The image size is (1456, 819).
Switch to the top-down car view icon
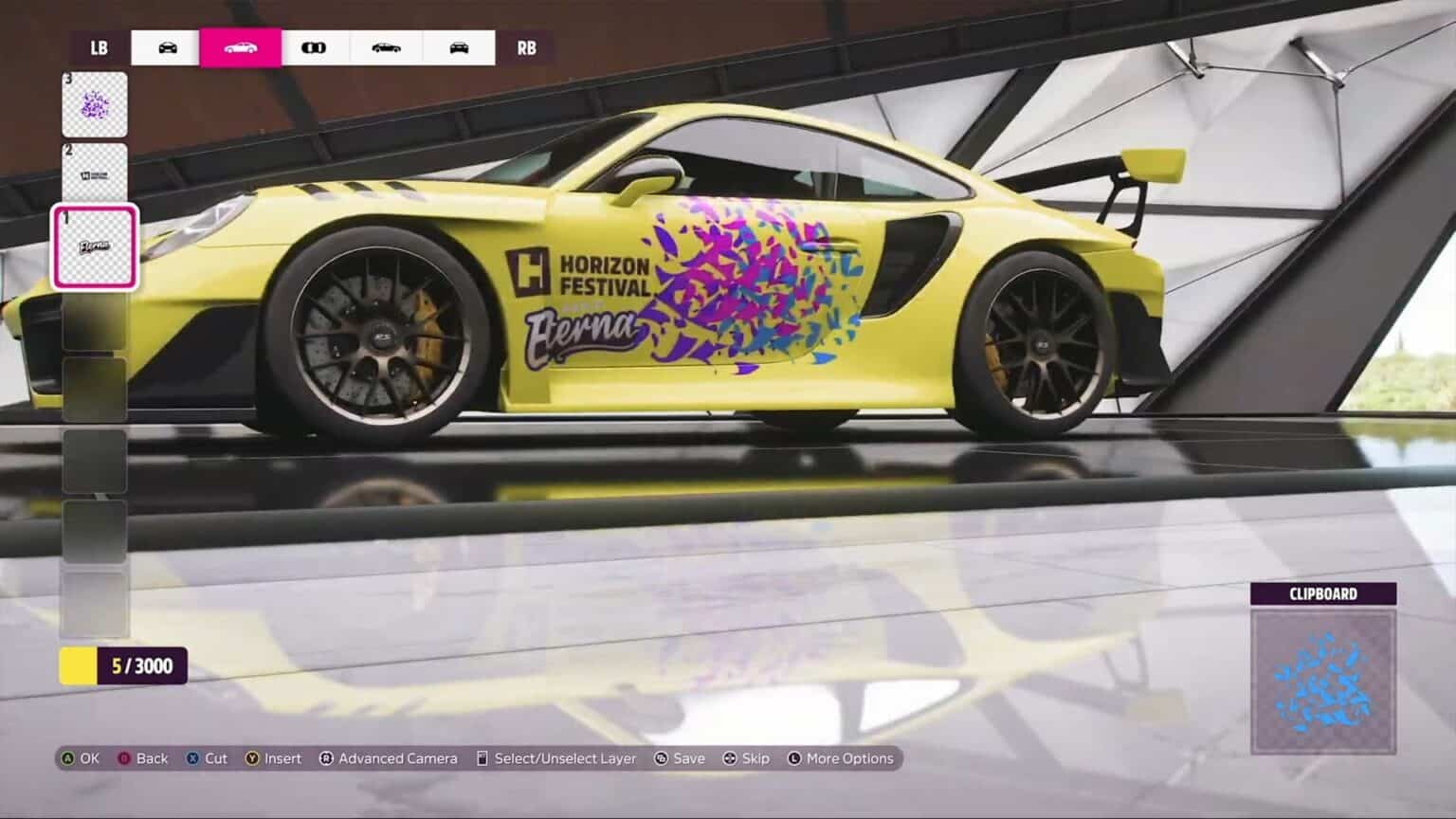click(x=316, y=47)
